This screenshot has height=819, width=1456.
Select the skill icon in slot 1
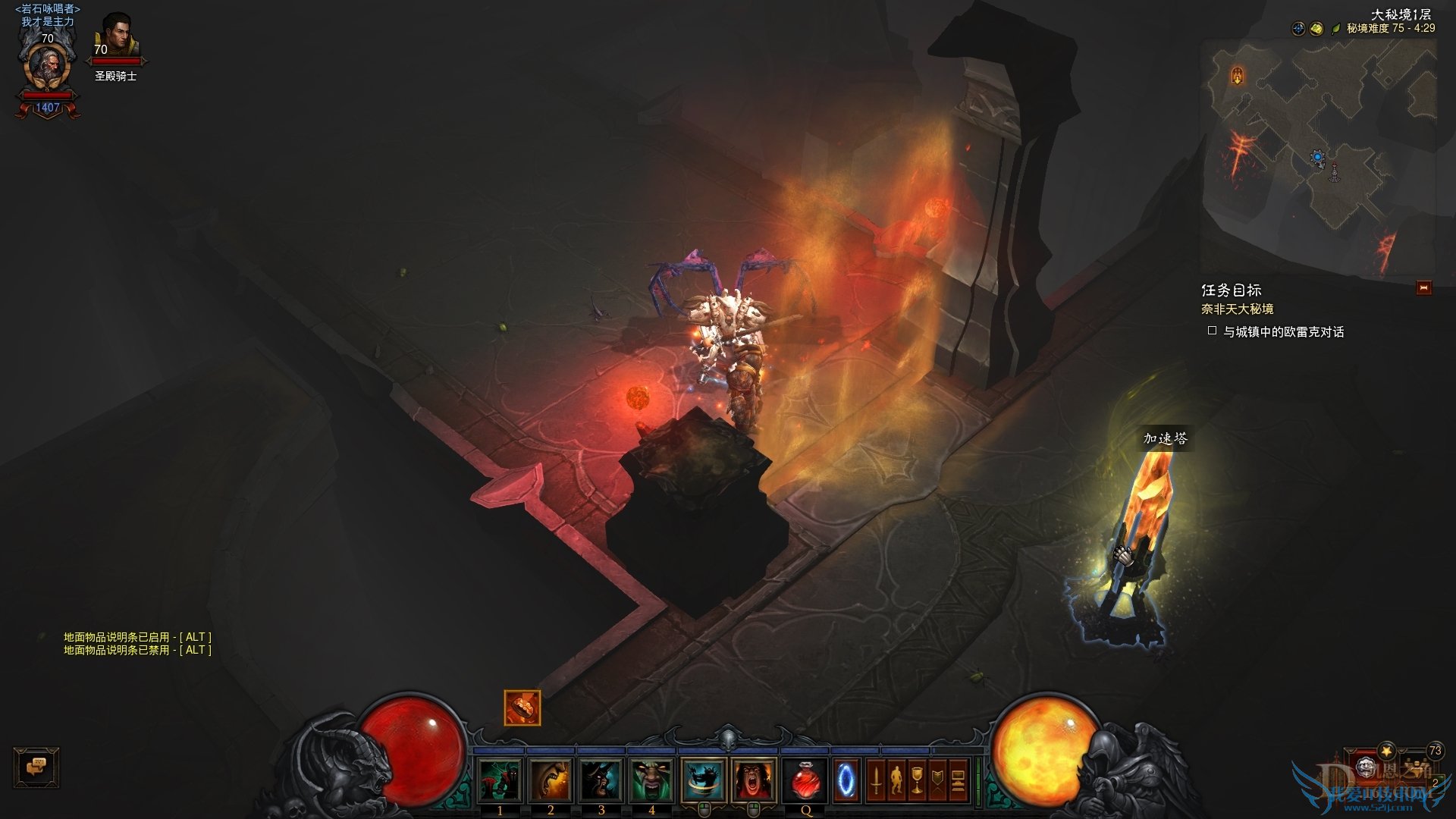coord(499,779)
